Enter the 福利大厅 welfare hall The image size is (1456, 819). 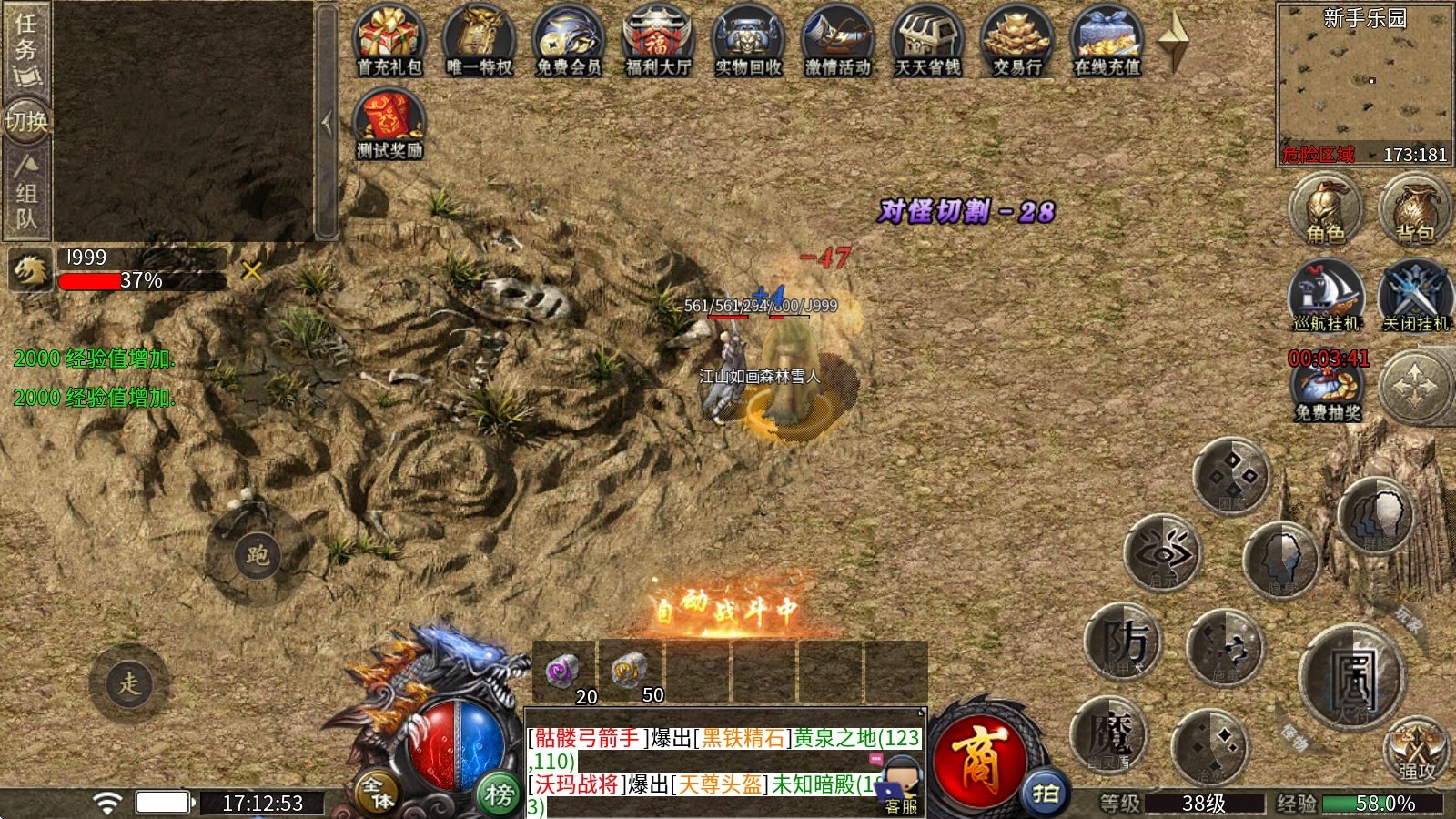click(658, 42)
